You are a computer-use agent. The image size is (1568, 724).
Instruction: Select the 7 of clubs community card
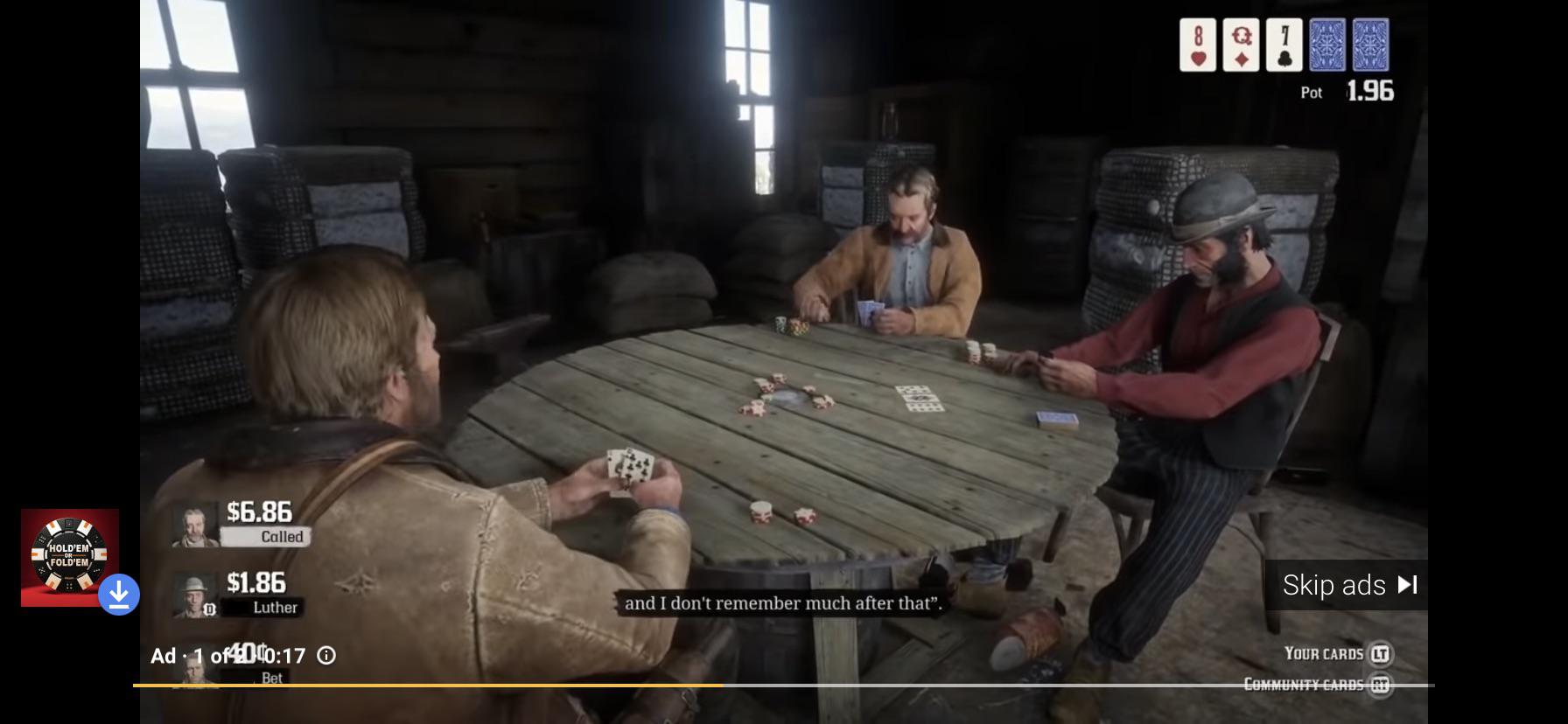click(x=1284, y=45)
